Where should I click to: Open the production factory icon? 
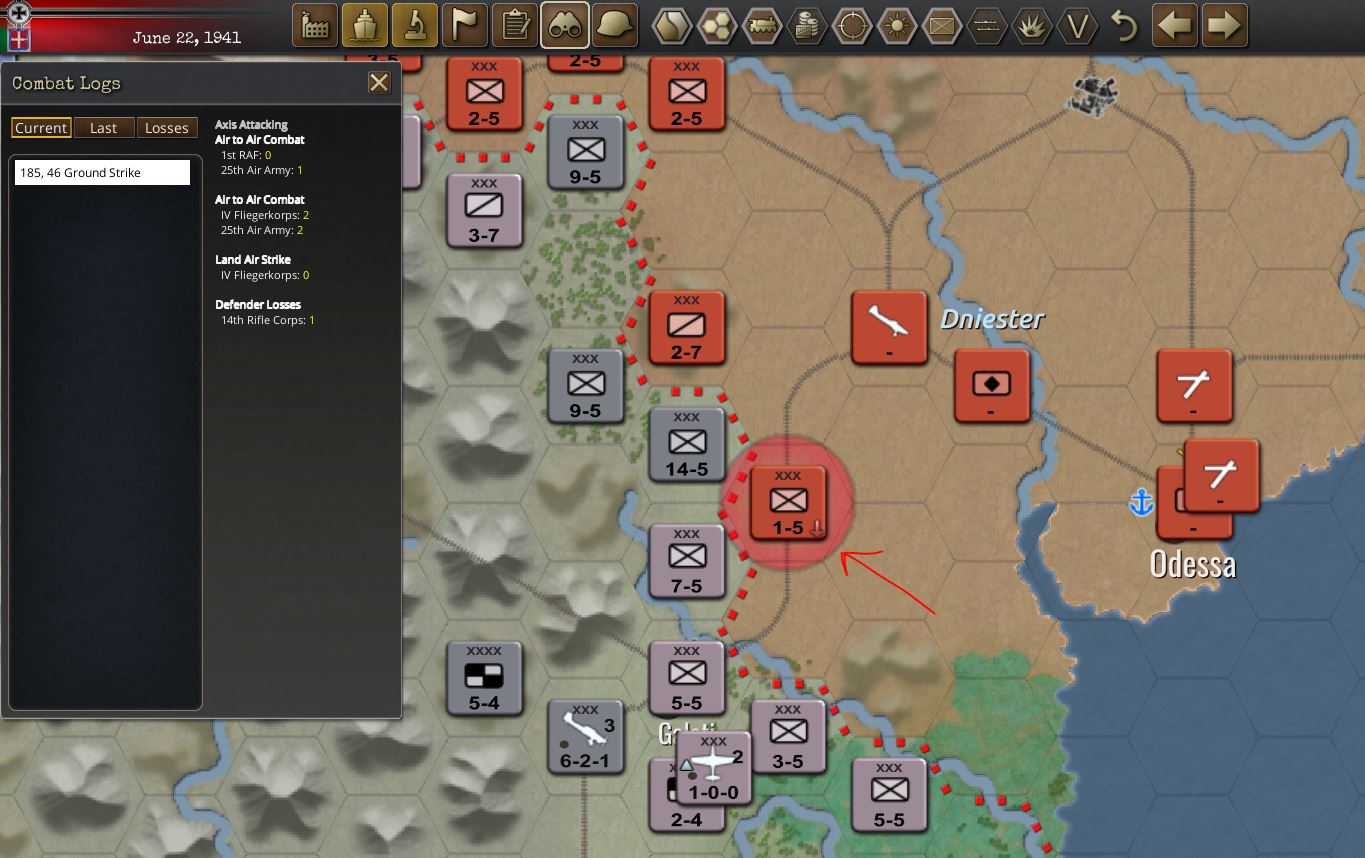(x=315, y=25)
